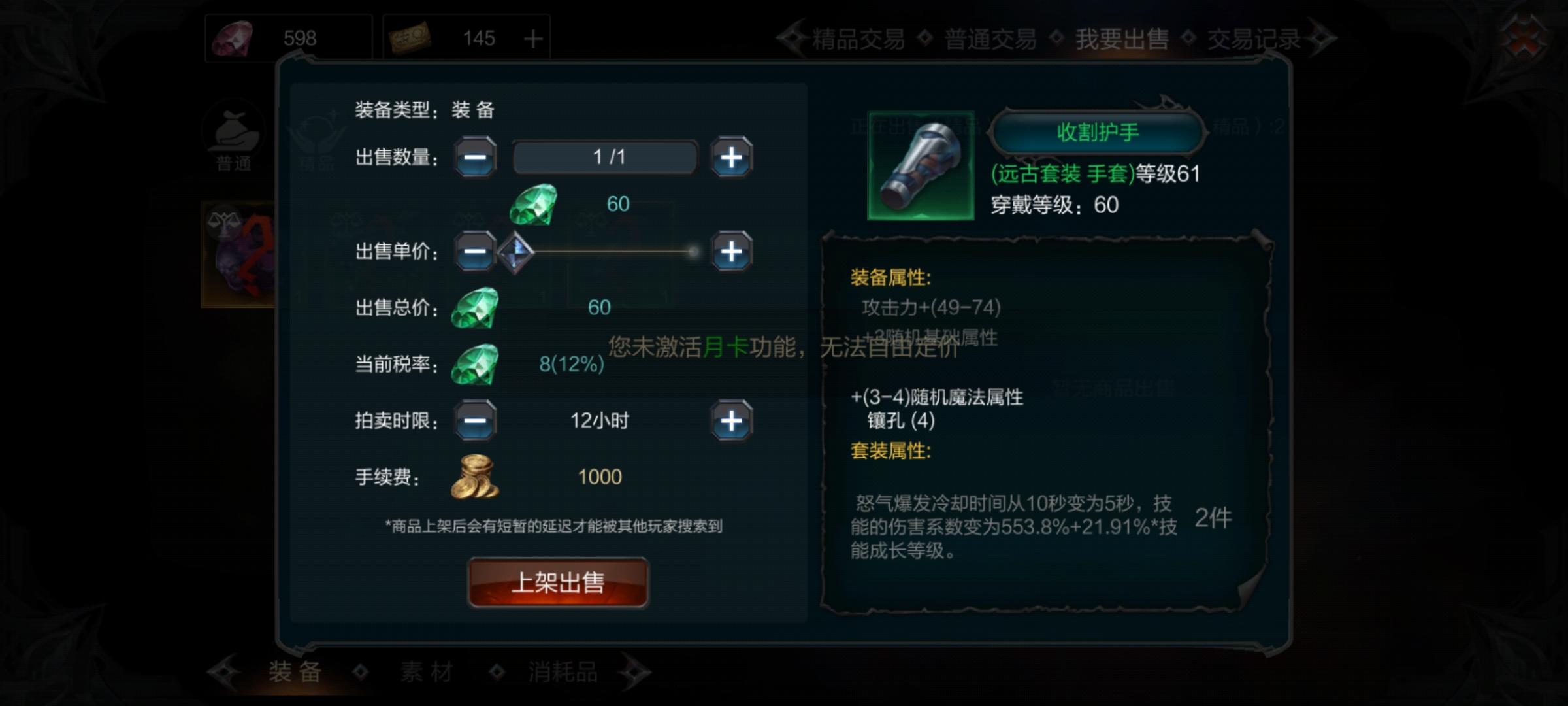
Task: Decrease 拍卖时限 with the minus stepper
Action: point(475,421)
